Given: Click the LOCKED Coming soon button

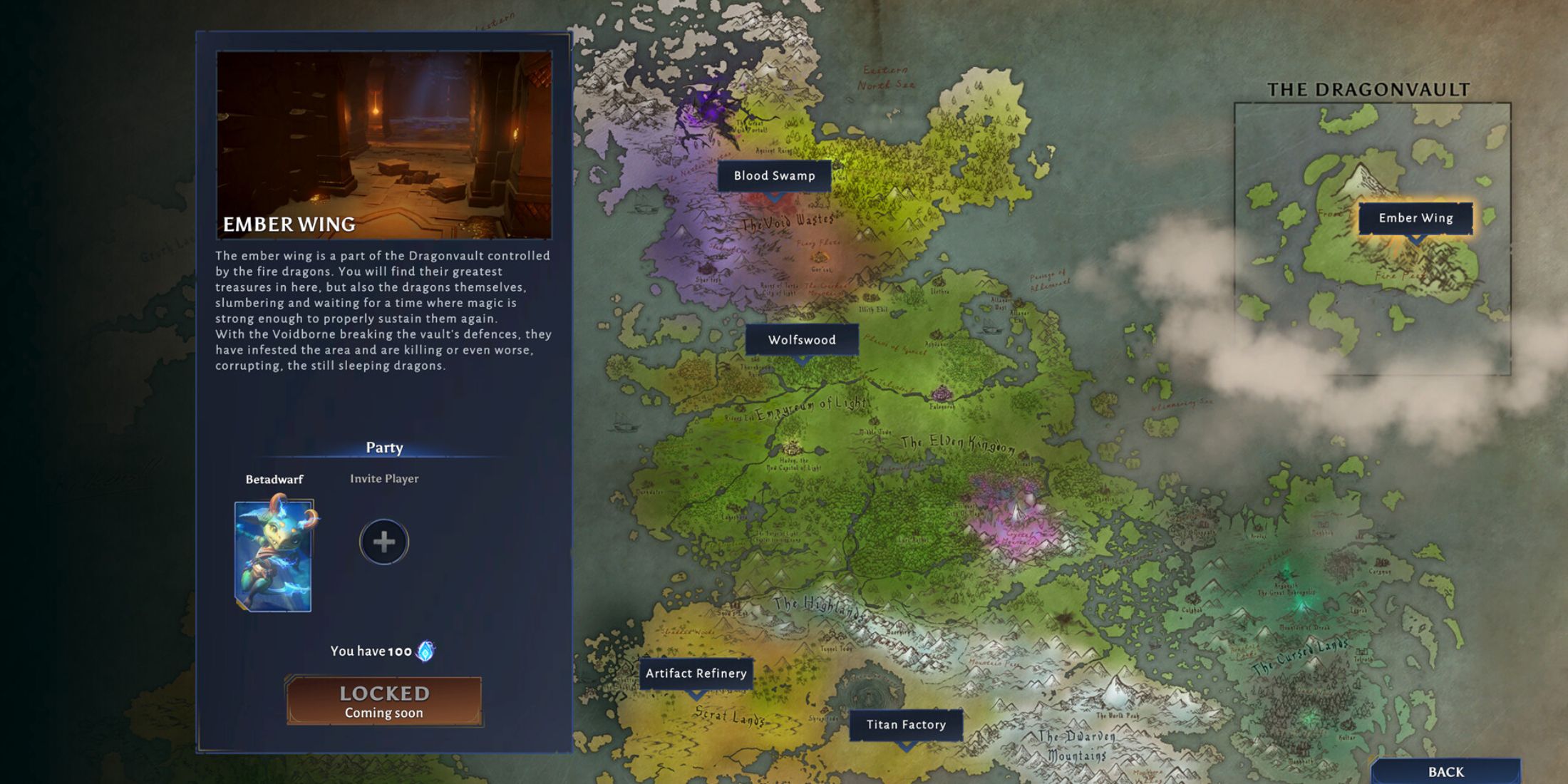Looking at the screenshot, I should [383, 700].
